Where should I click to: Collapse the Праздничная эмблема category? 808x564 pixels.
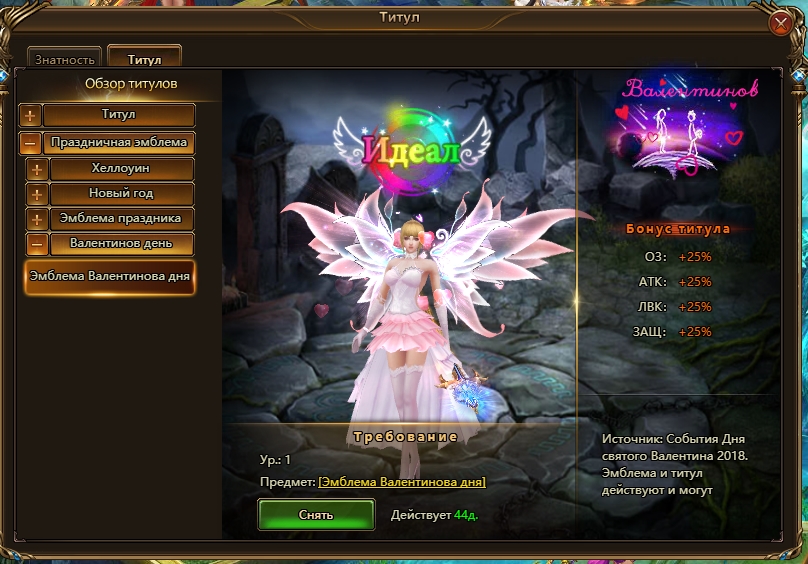coord(31,143)
